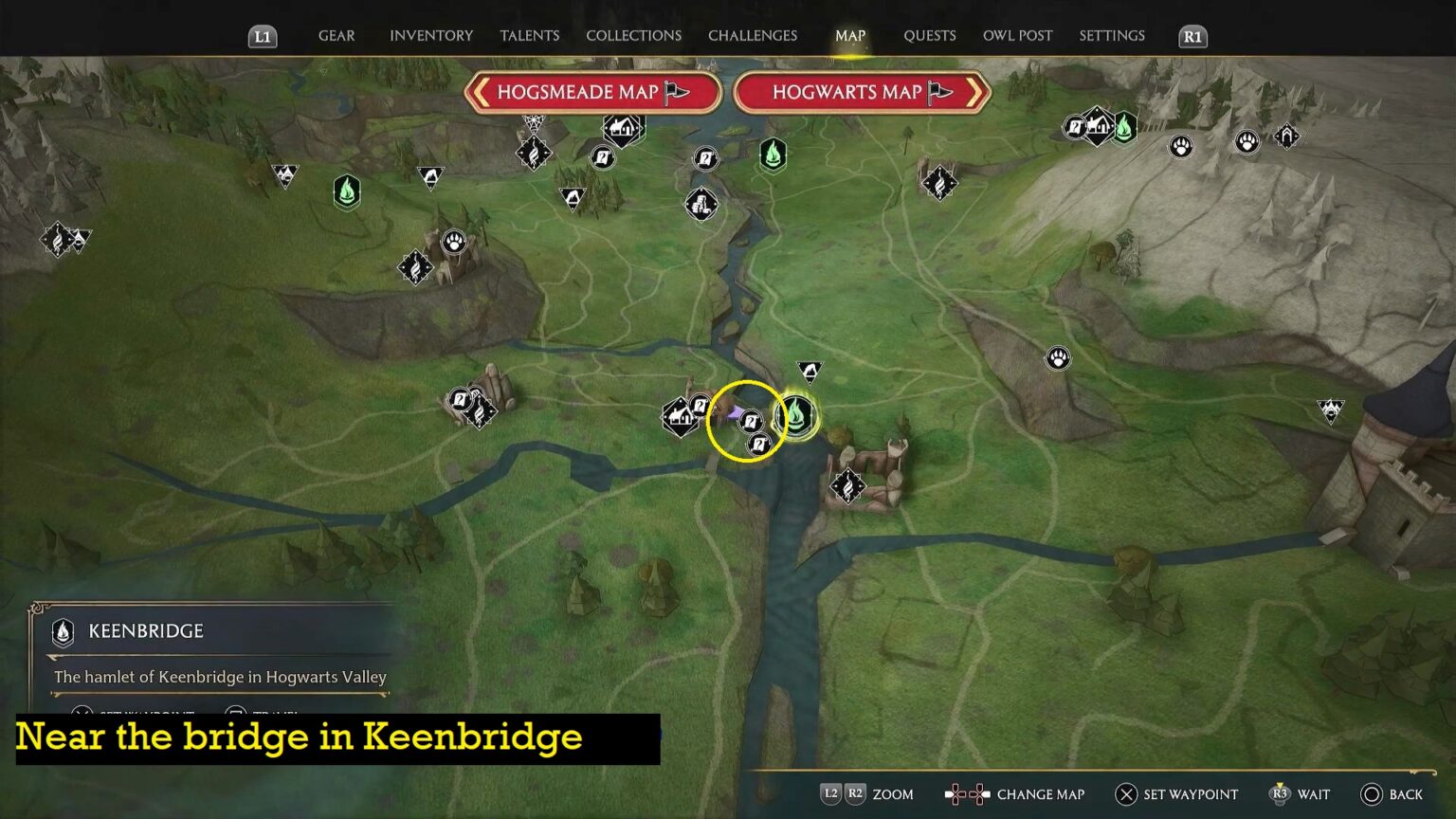Click the bandit camp diamond icon south of Keenbridge

846,488
